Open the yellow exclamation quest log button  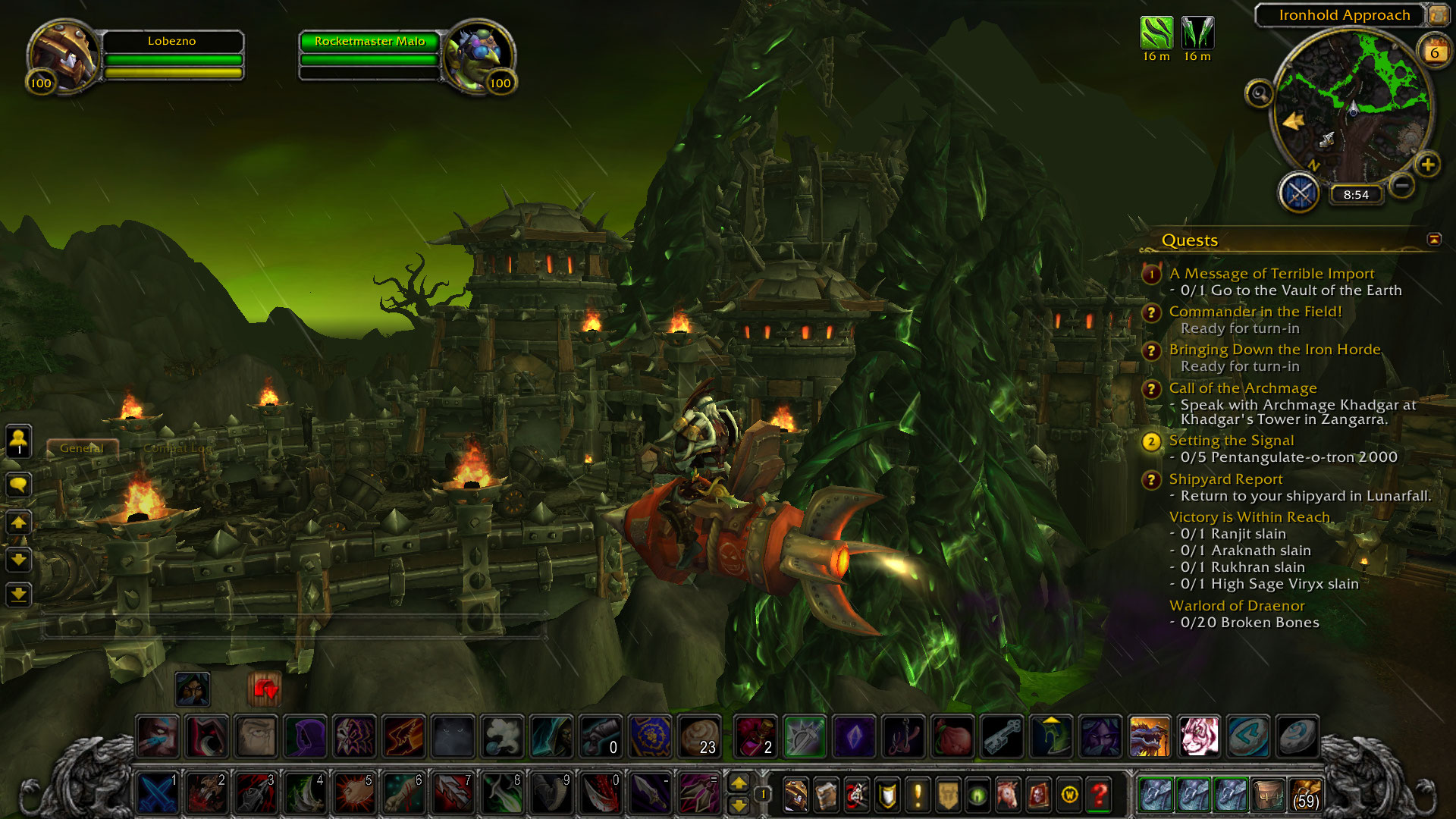(x=918, y=794)
